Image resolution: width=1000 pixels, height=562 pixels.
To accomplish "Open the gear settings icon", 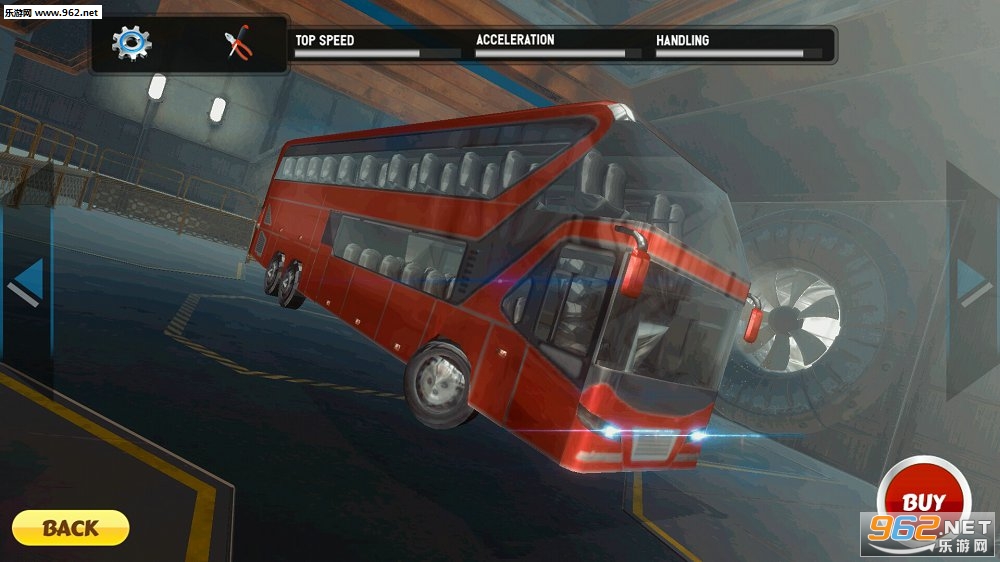I will (131, 43).
